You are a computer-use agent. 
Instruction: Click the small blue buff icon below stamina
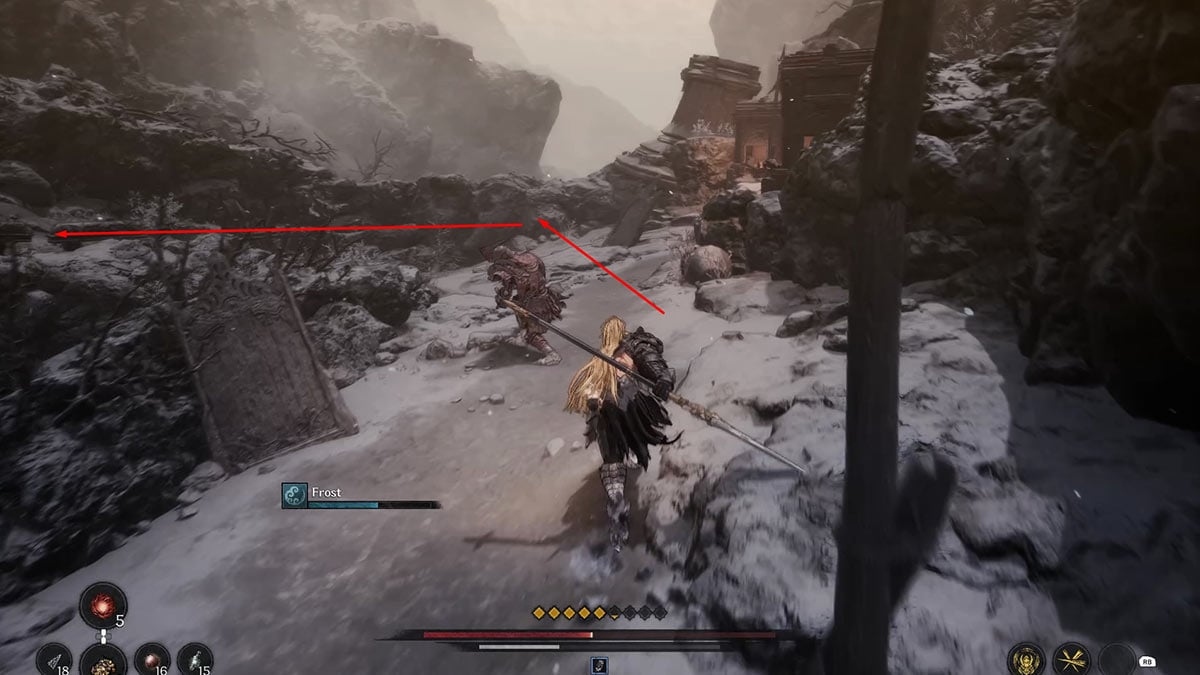click(x=599, y=664)
